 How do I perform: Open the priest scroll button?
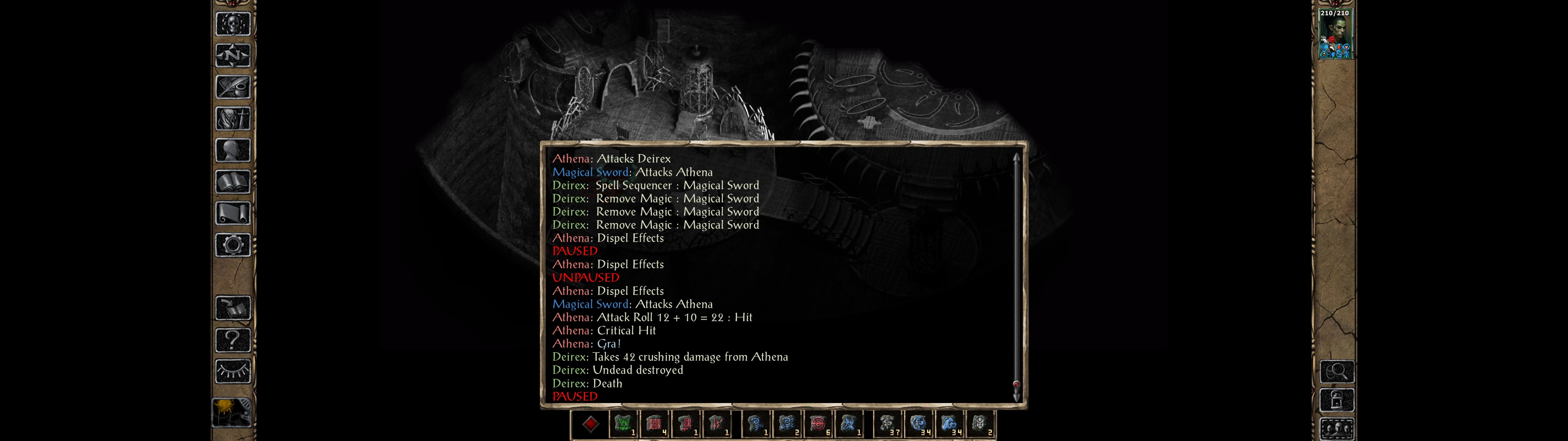(232, 213)
